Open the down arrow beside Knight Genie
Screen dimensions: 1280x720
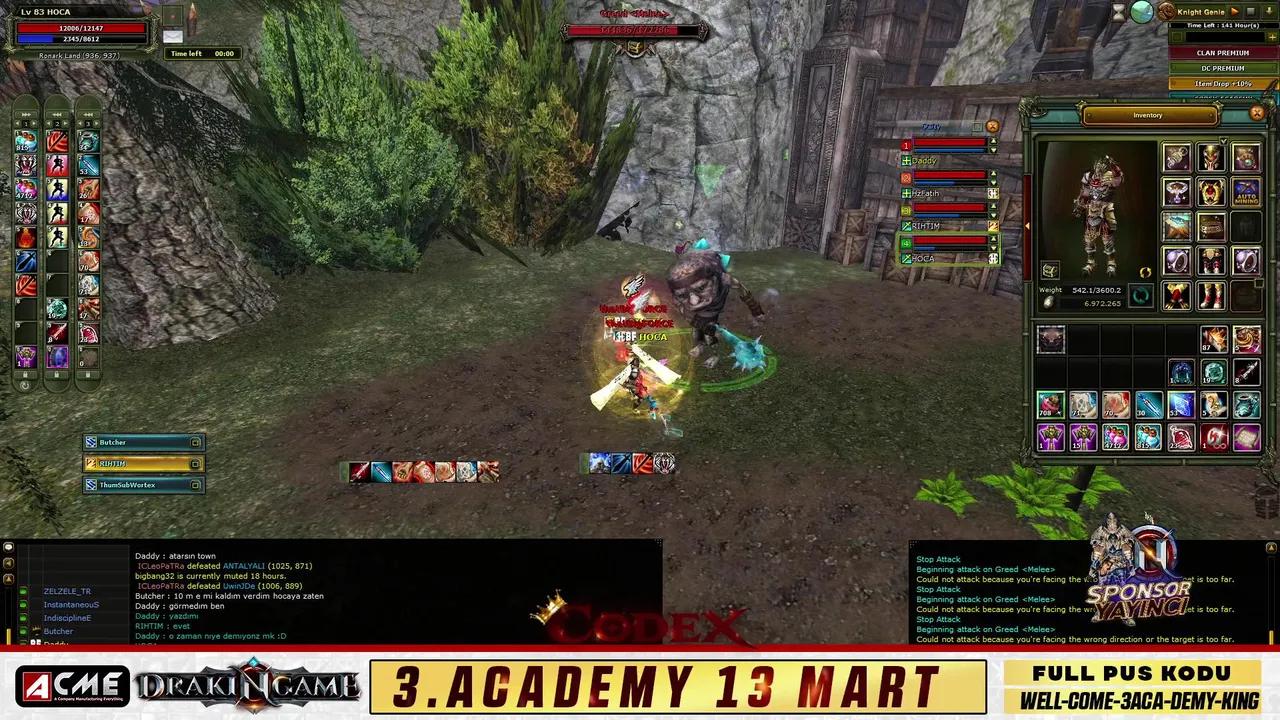point(1269,12)
